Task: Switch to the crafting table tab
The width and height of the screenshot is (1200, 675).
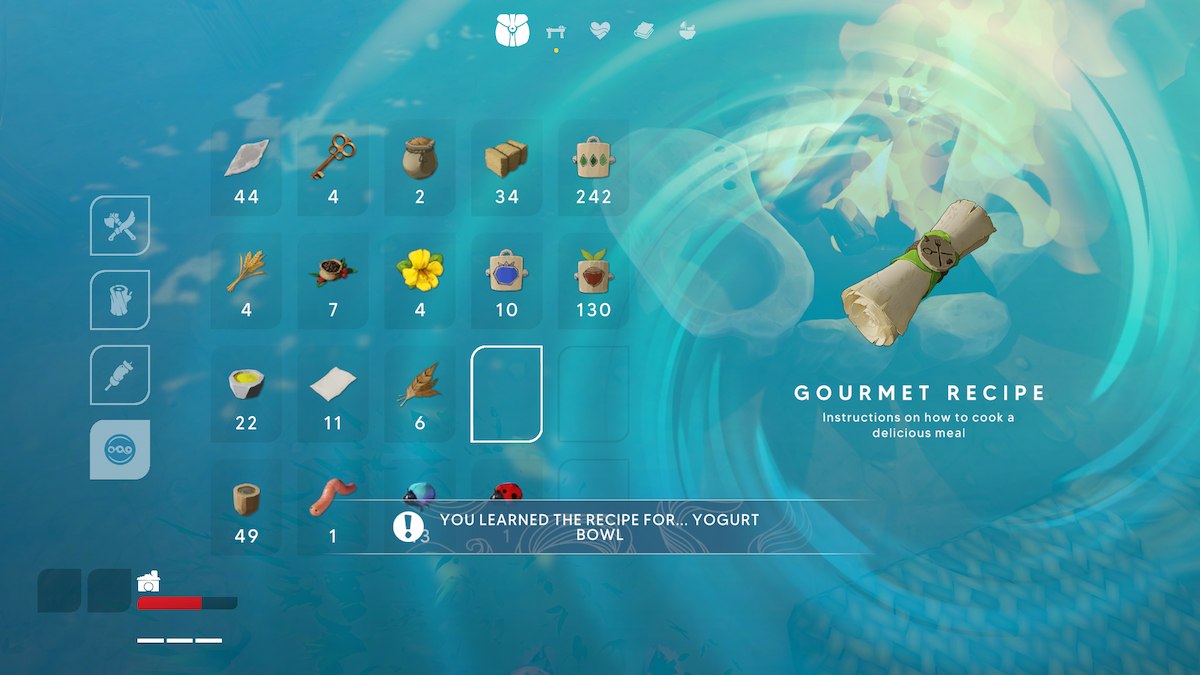Action: 556,32
